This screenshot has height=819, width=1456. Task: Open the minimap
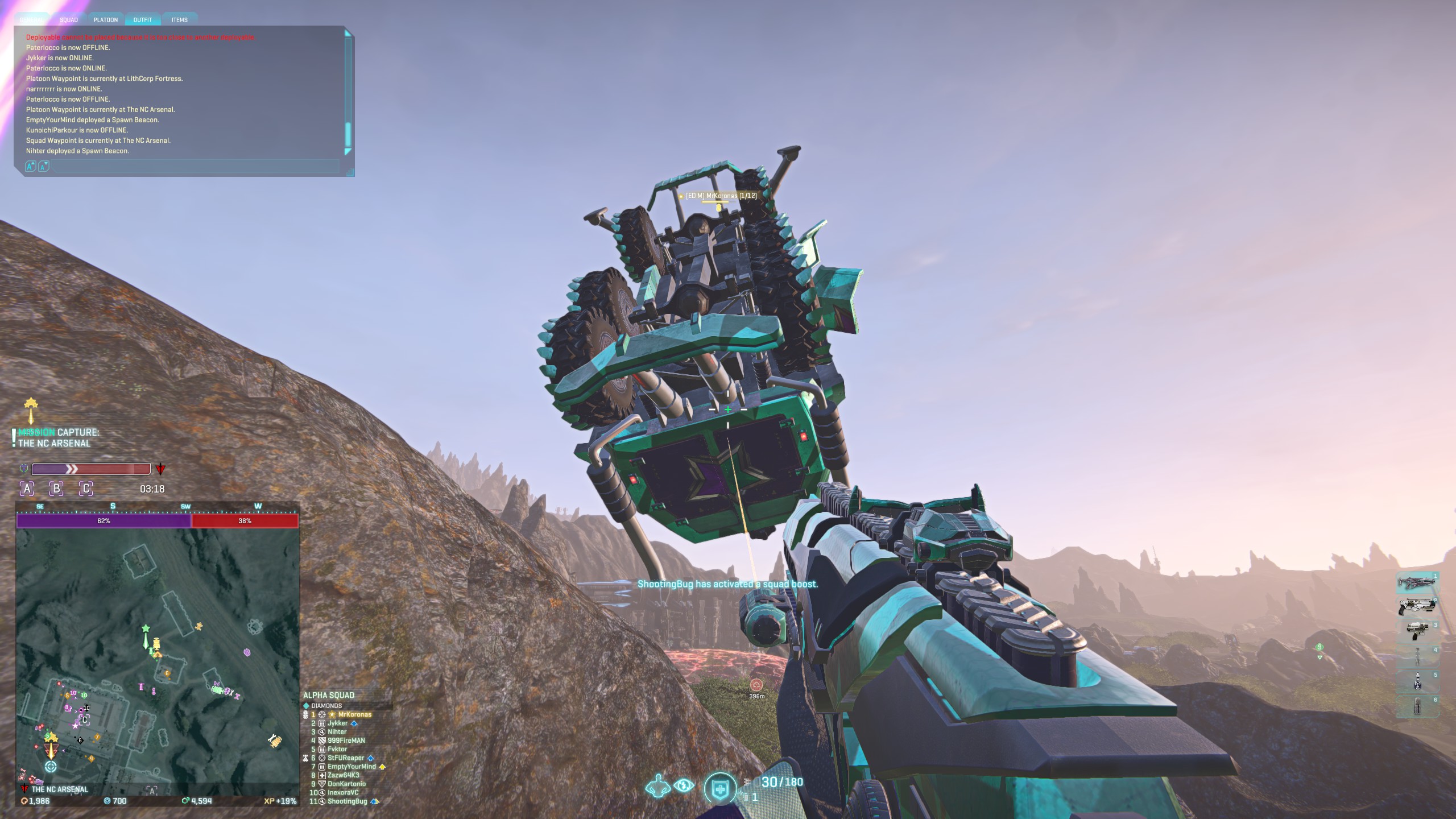click(x=158, y=655)
